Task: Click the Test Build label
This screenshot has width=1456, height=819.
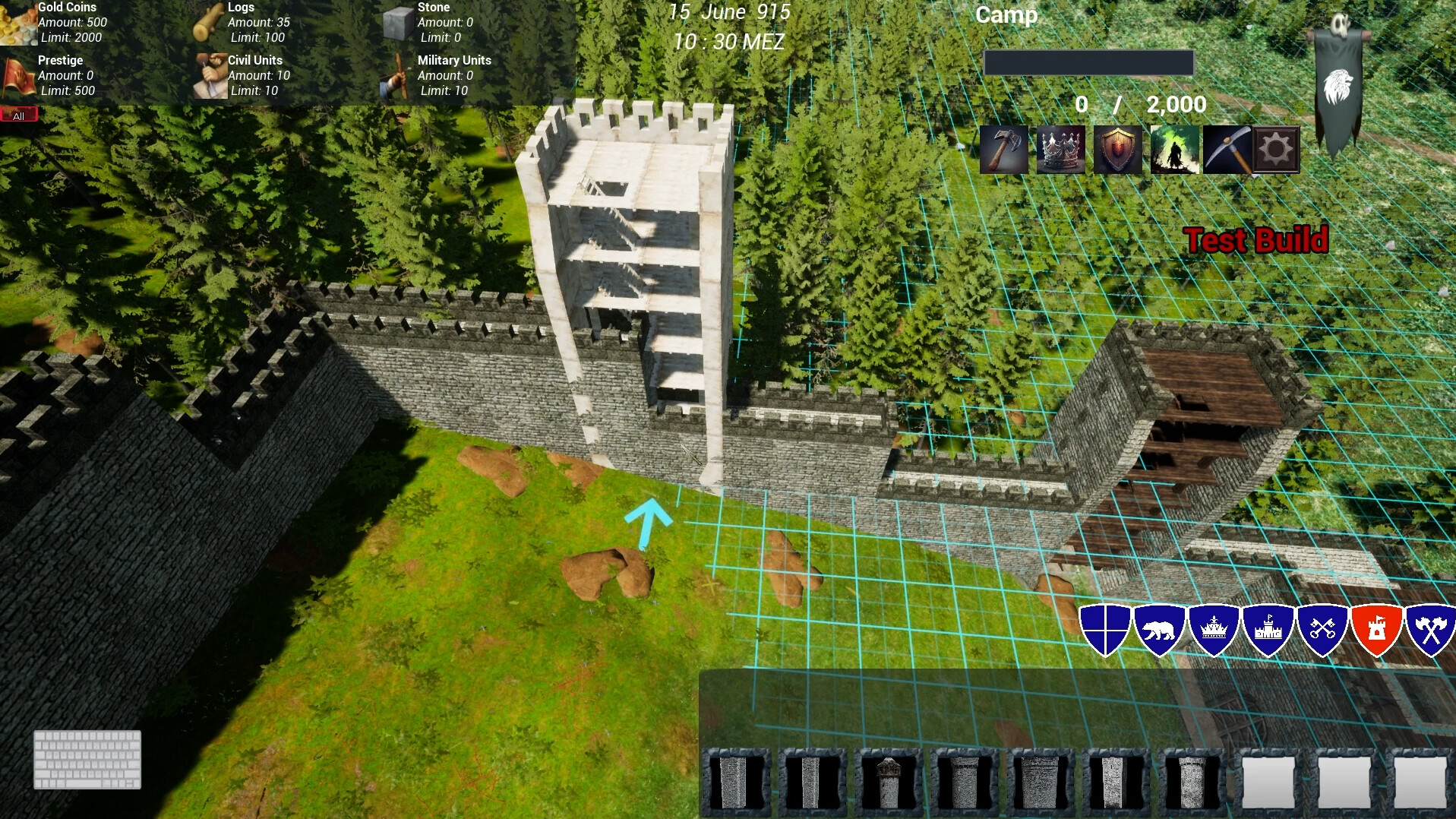Action: (x=1257, y=241)
